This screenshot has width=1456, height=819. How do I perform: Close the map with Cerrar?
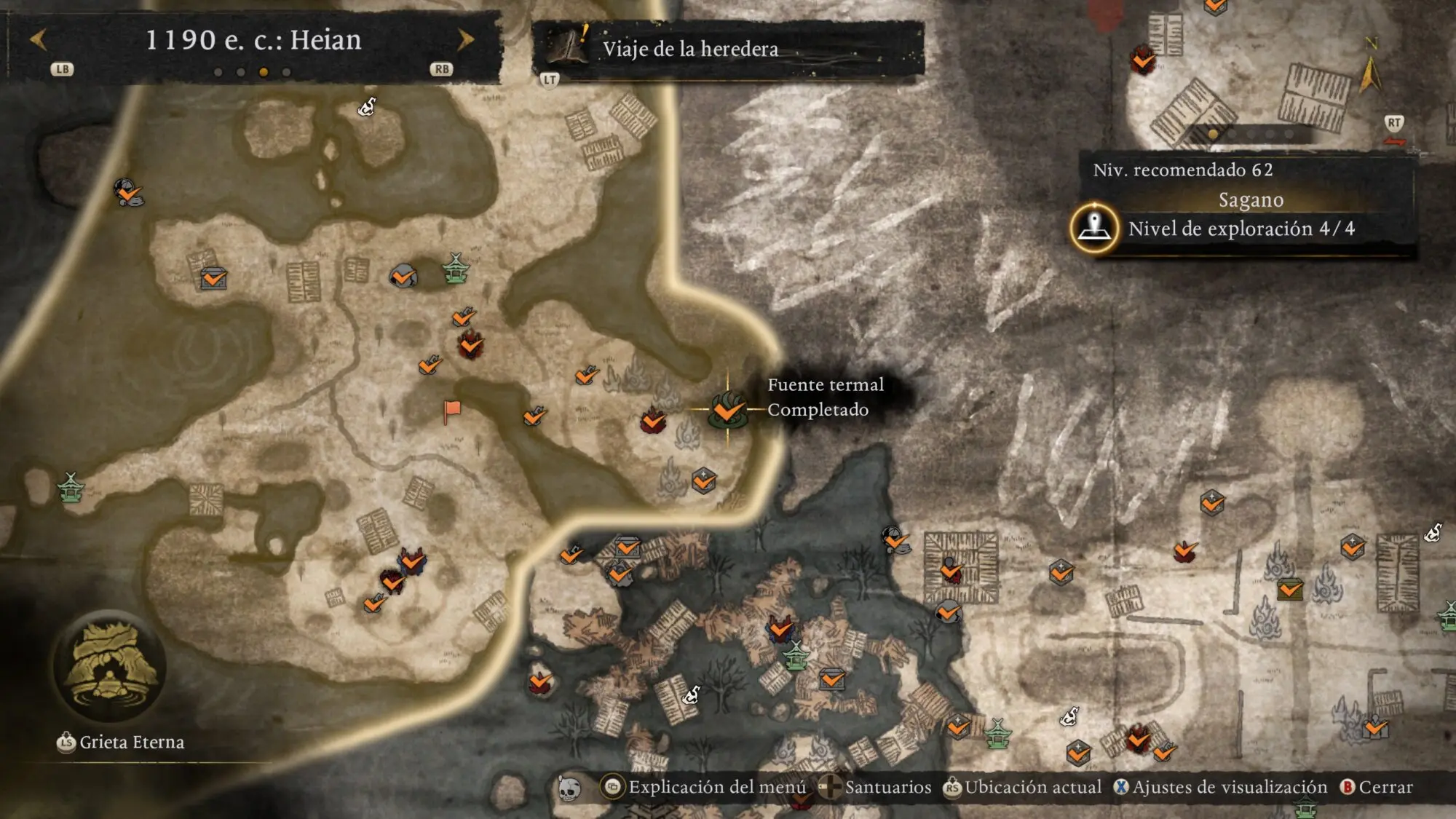(x=1377, y=787)
